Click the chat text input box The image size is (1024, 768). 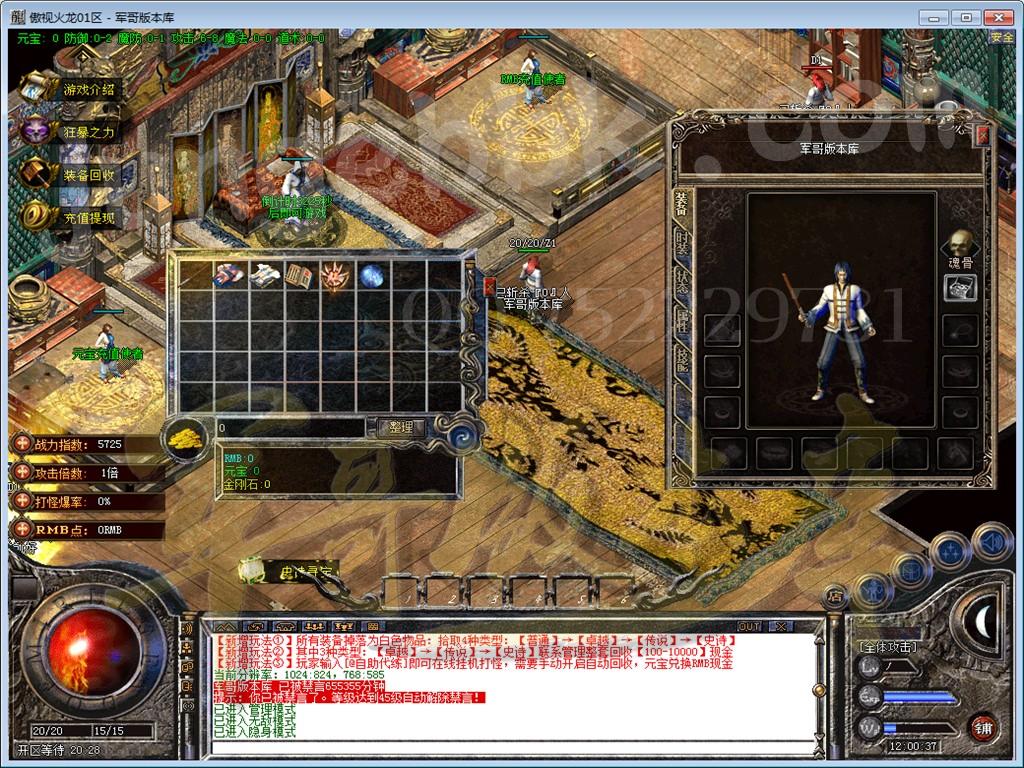500,747
